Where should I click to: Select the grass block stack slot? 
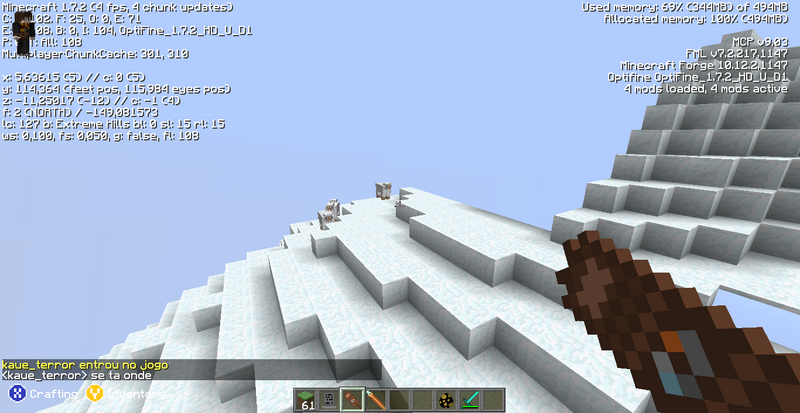pyautogui.click(x=309, y=400)
